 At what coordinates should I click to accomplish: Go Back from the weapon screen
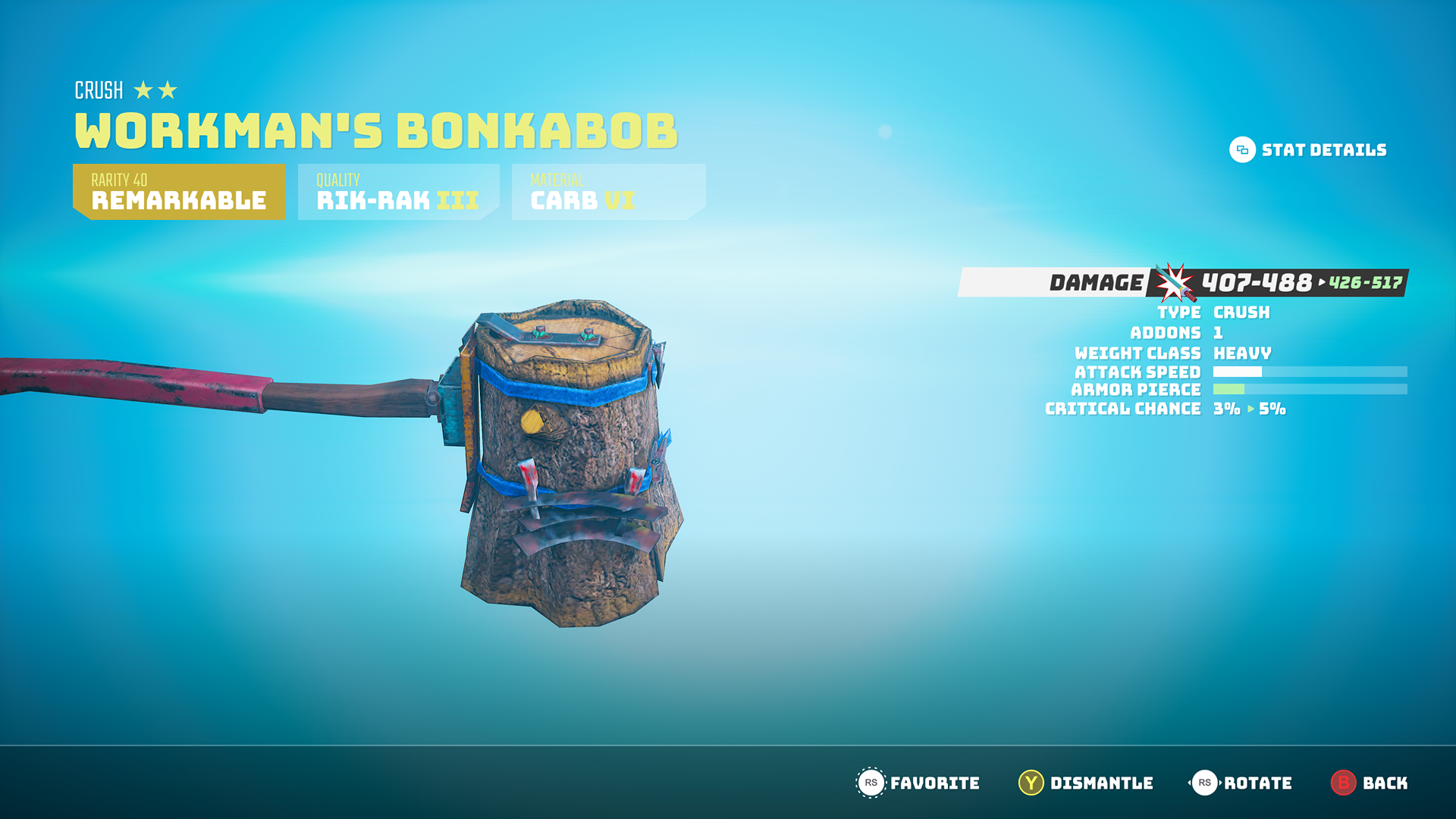pos(1370,783)
